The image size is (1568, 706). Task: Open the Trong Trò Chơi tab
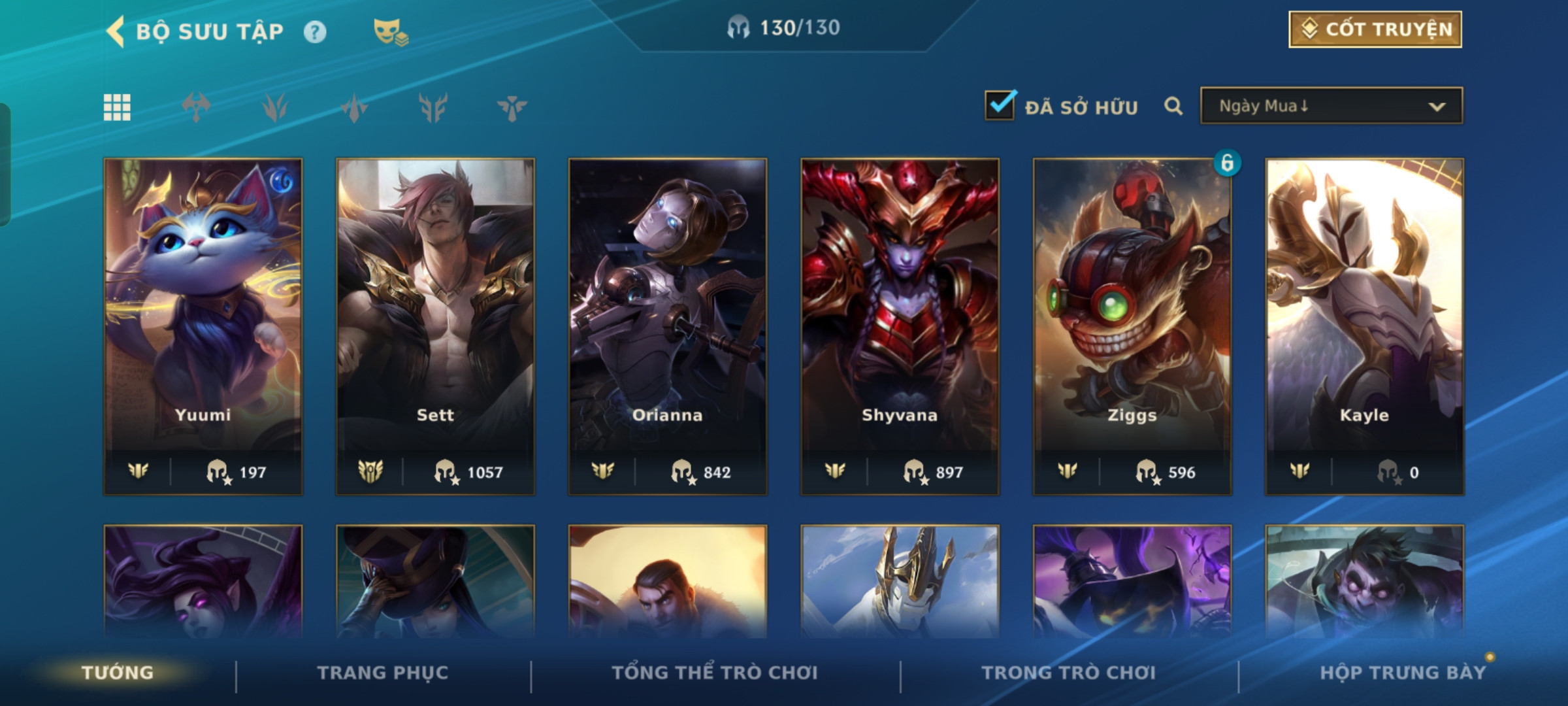point(1069,673)
